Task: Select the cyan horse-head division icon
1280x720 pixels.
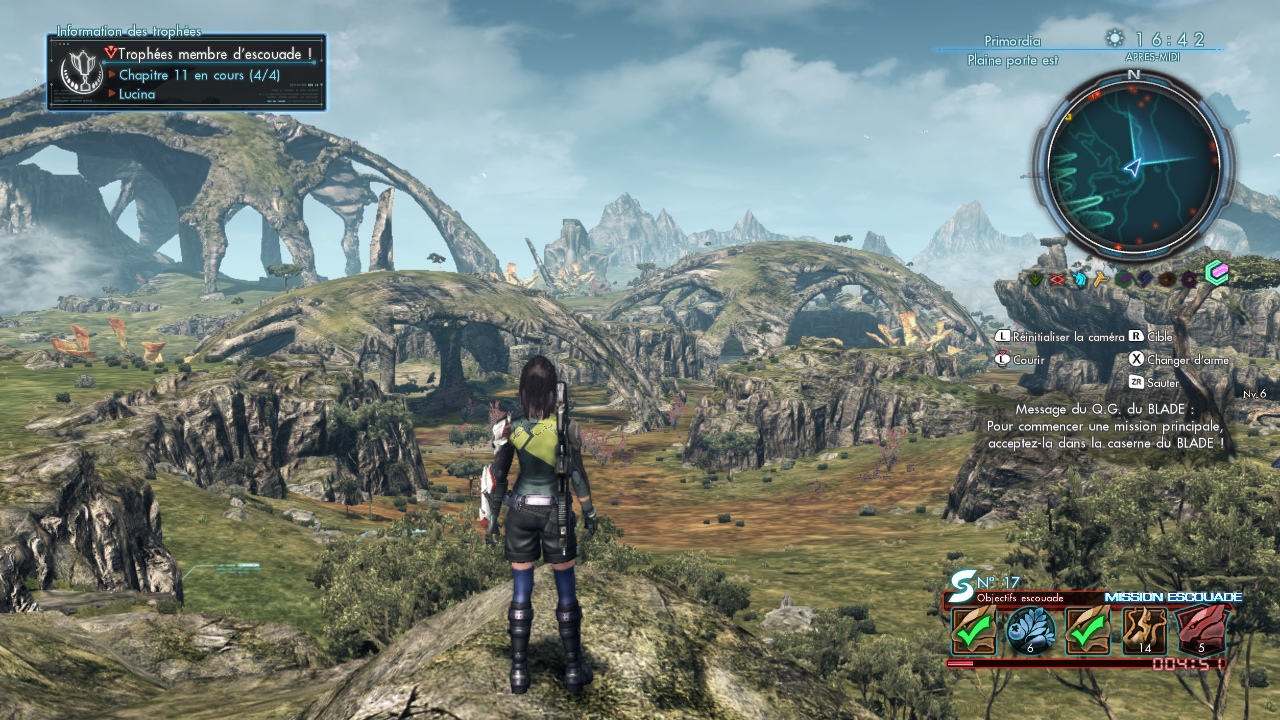Action: click(1080, 279)
